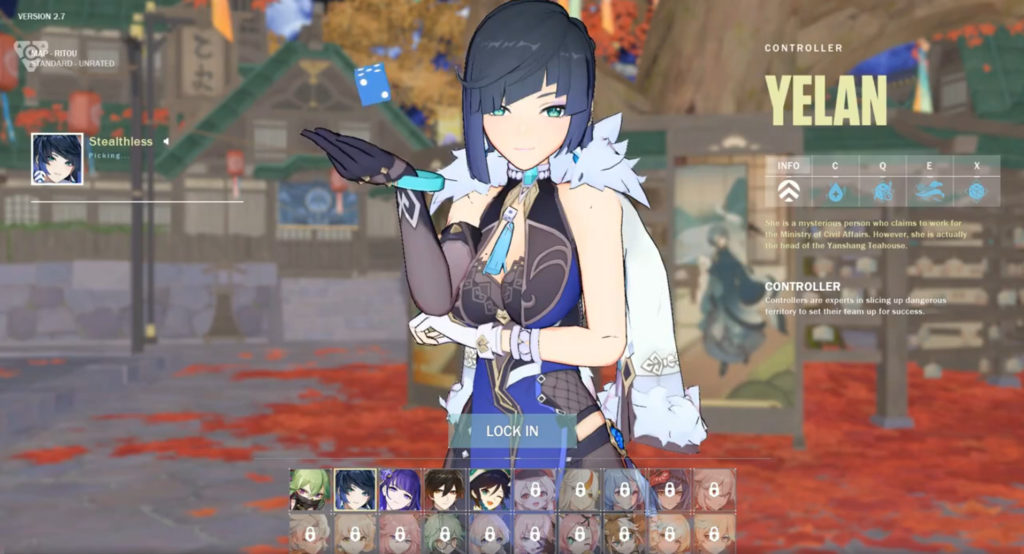Choose the green-haired masked character portrait
This screenshot has width=1024, height=554.
pos(310,490)
